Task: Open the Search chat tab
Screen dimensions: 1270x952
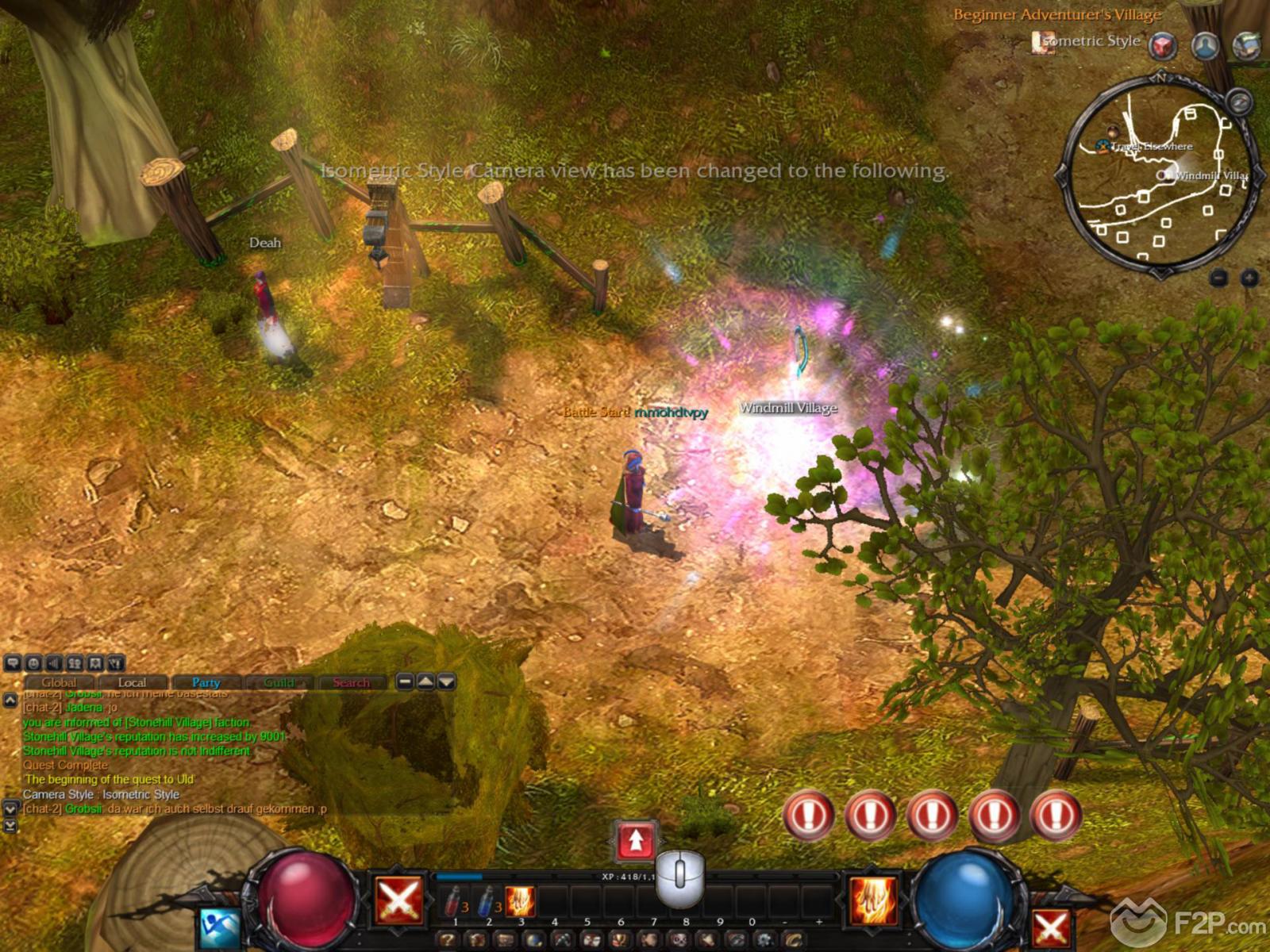Action: click(352, 682)
